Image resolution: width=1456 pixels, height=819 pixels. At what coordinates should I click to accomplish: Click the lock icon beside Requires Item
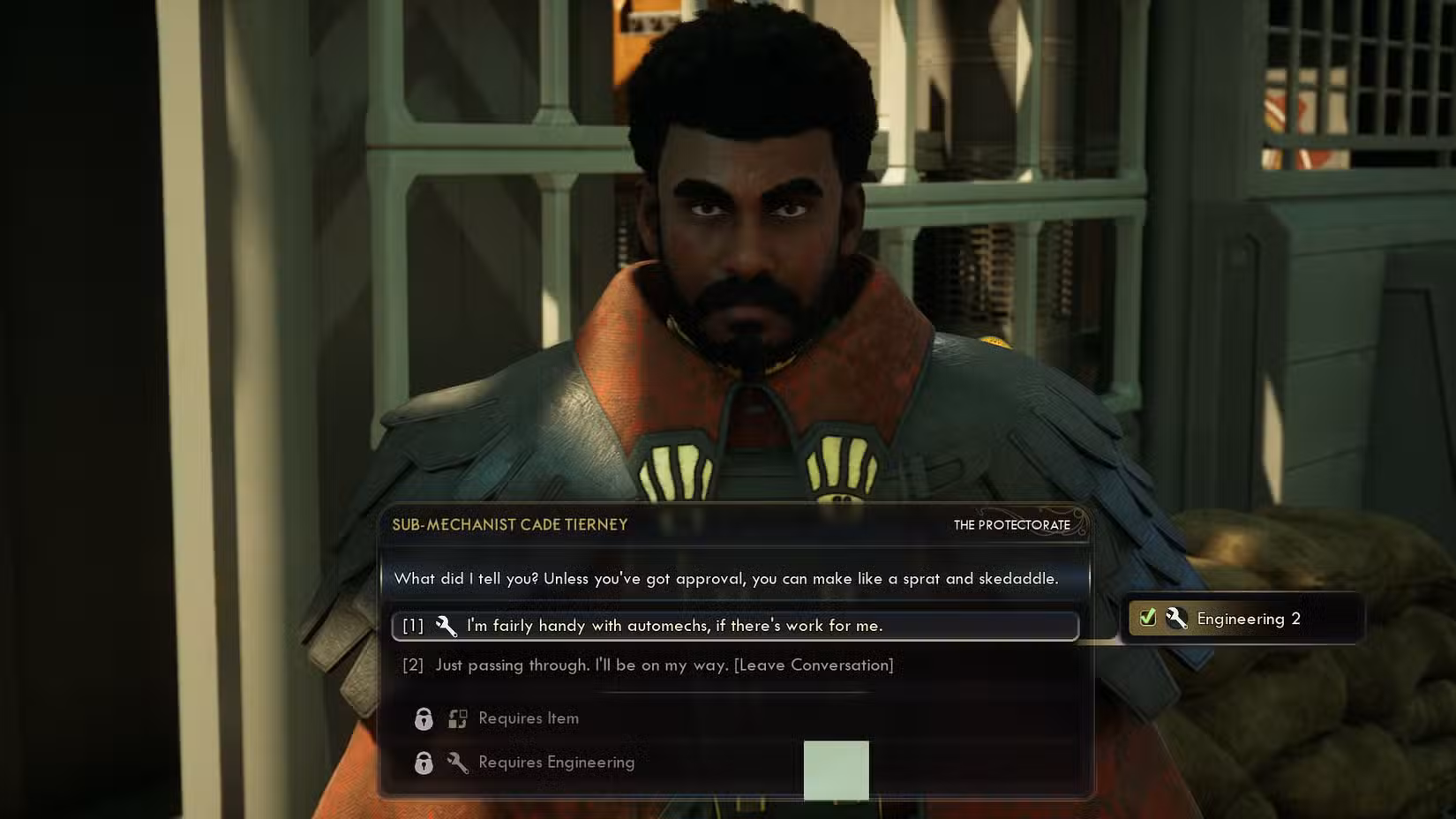tap(424, 718)
